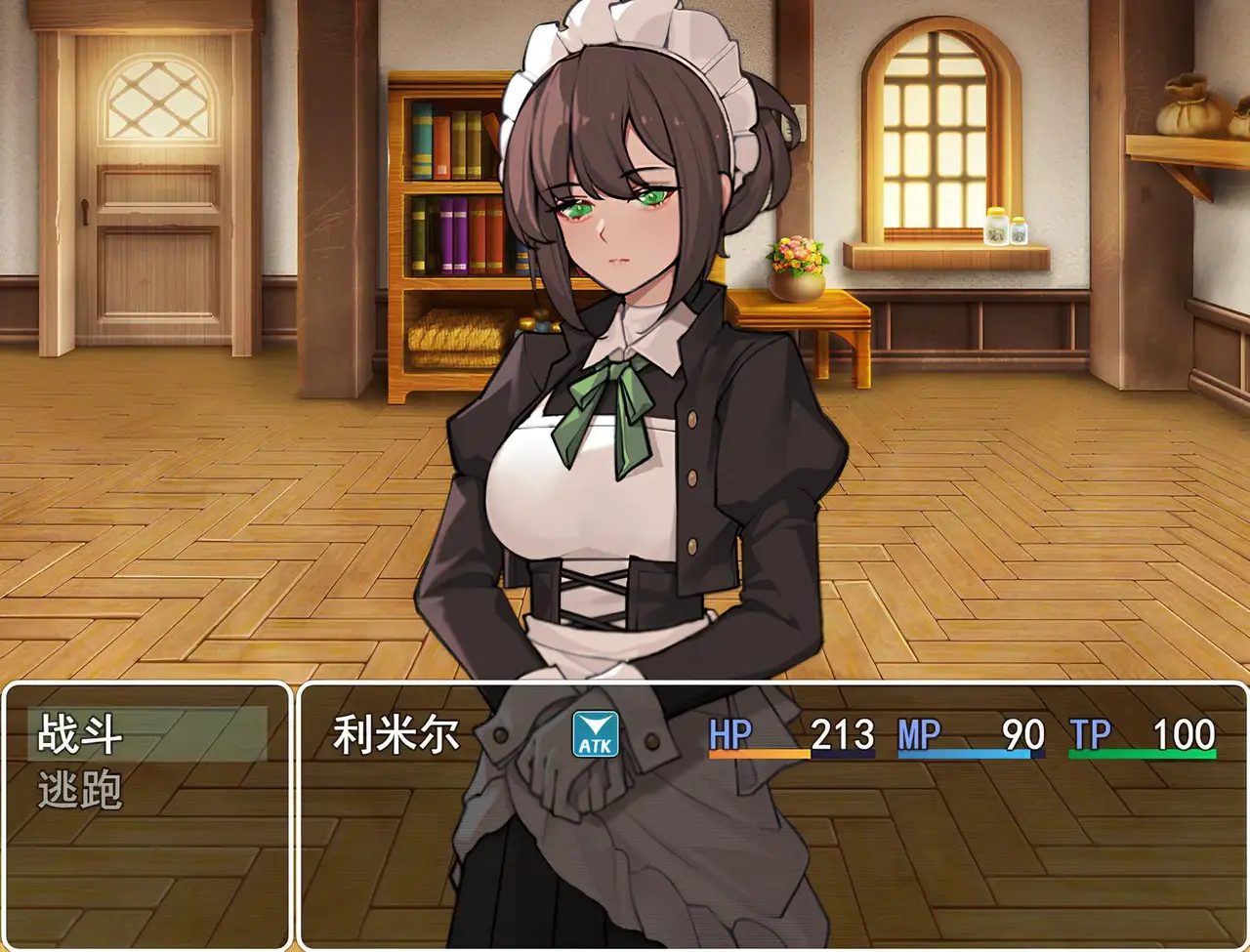
Task: Select party member 利米尔 in status panel
Action: [396, 735]
